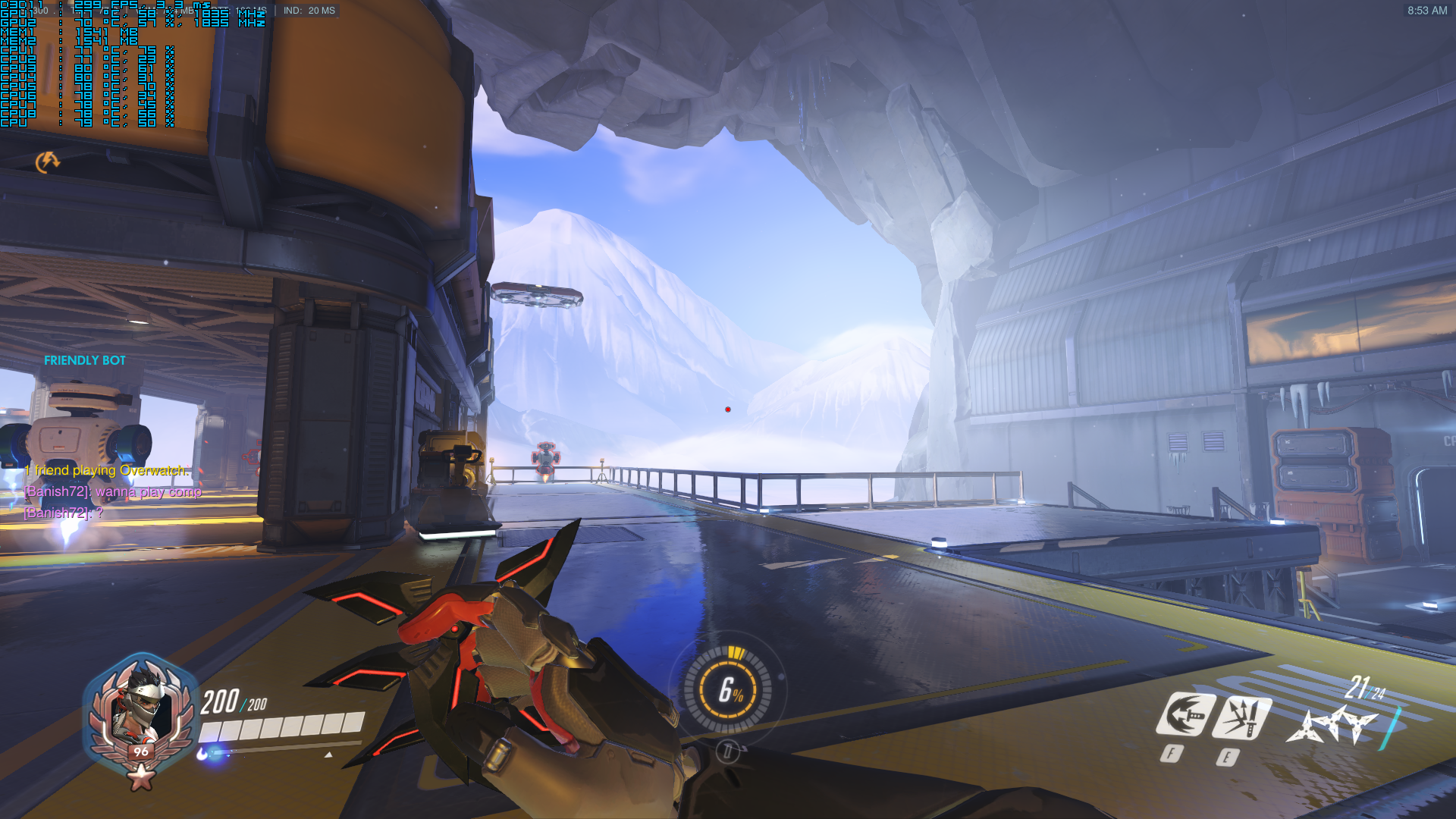Activate the Deflect ability icon
Screen dimensions: 1456x819
[1241, 717]
